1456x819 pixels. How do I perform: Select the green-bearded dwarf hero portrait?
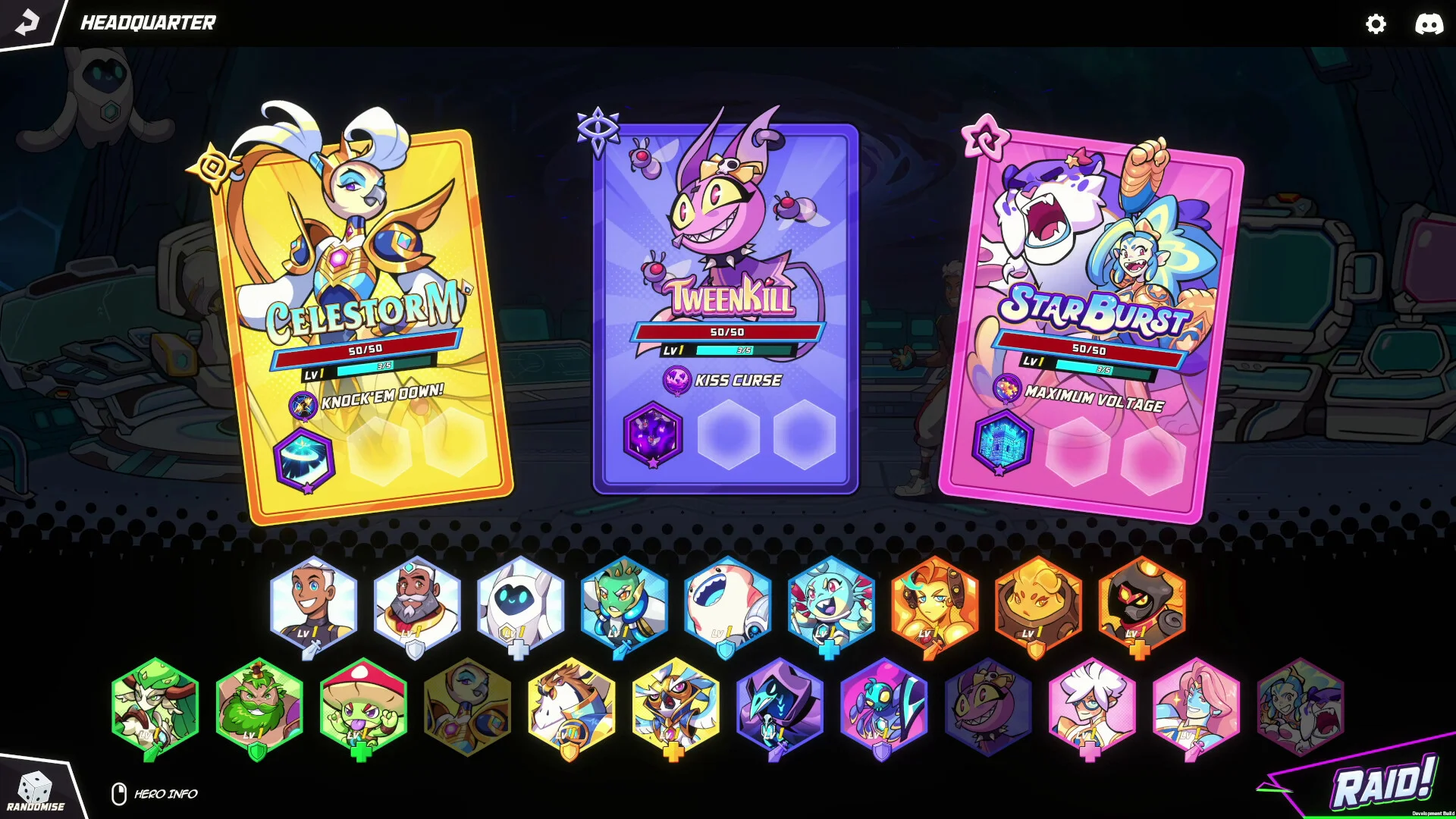[259, 705]
